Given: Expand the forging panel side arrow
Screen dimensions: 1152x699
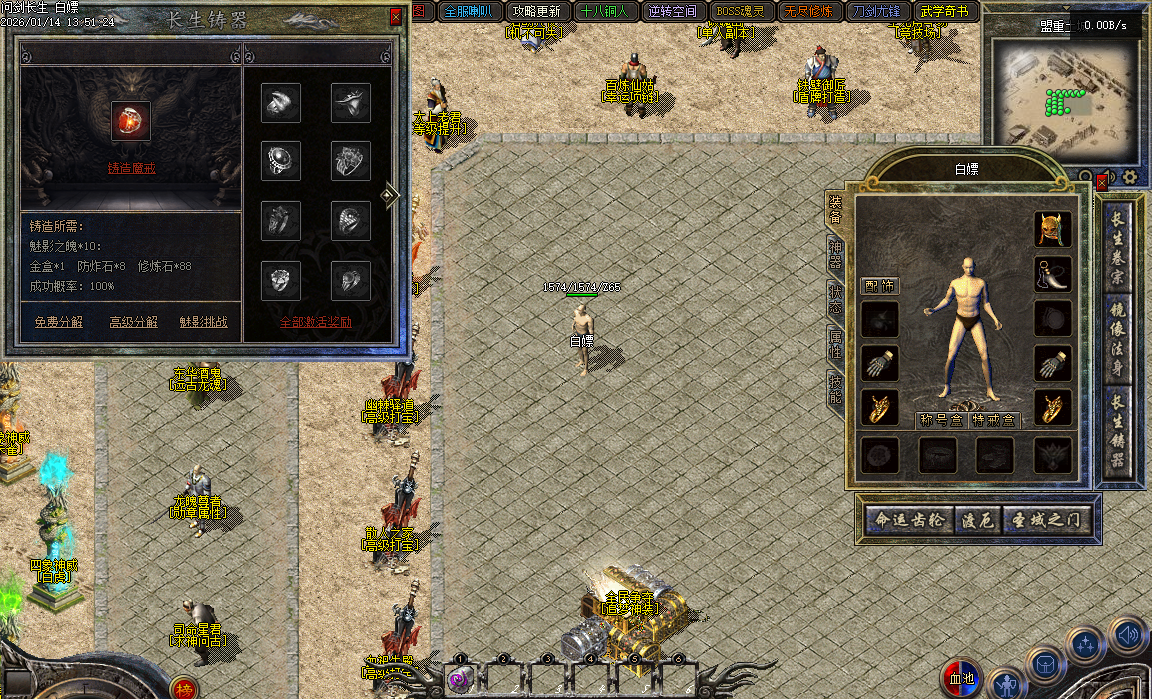Looking at the screenshot, I should (390, 196).
